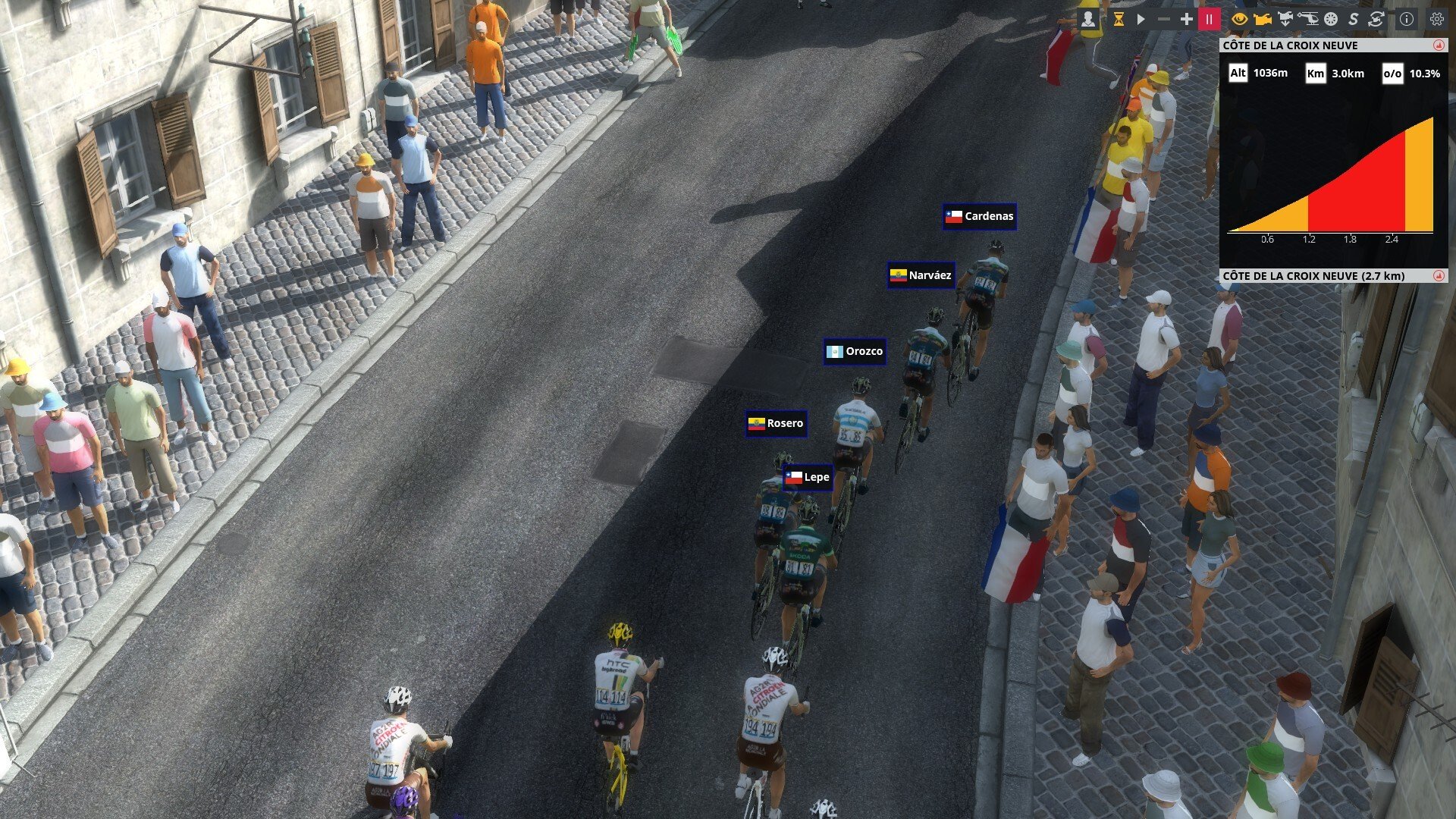
Task: Click the profile icon on the lower Côte header
Action: 1438,276
